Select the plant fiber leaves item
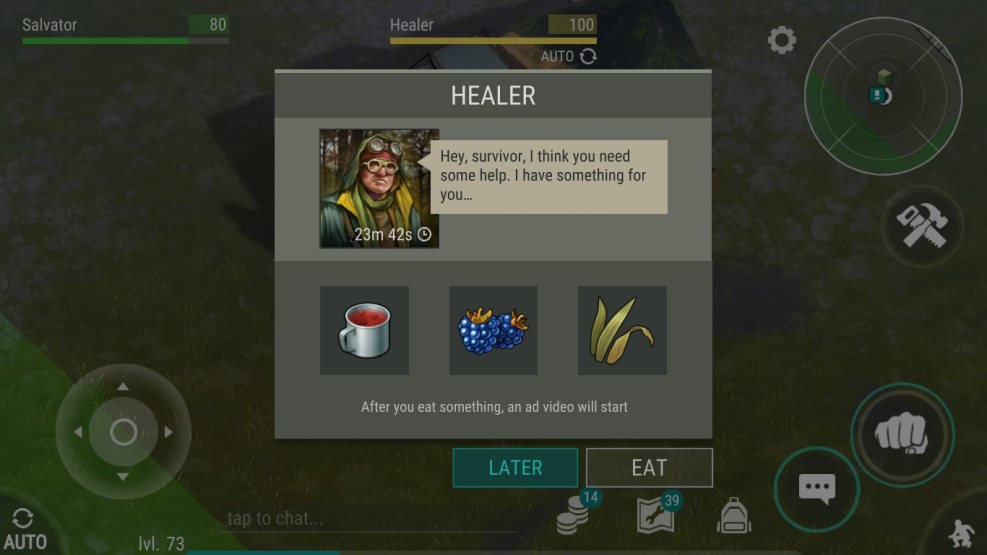The image size is (987, 555). [x=622, y=330]
